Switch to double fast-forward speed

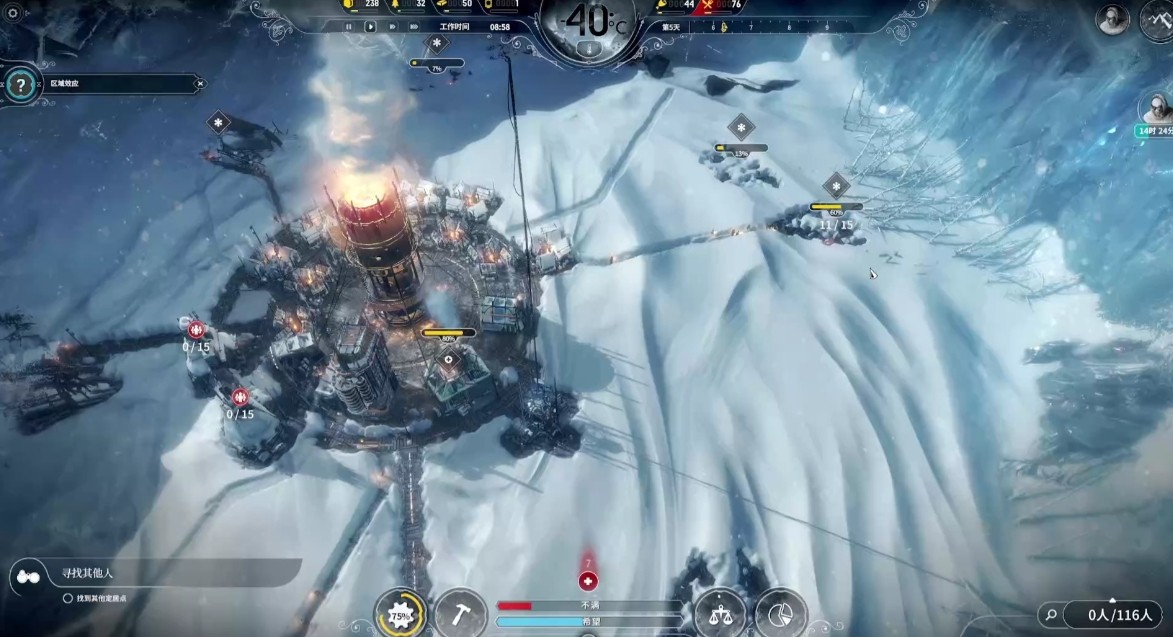(392, 27)
